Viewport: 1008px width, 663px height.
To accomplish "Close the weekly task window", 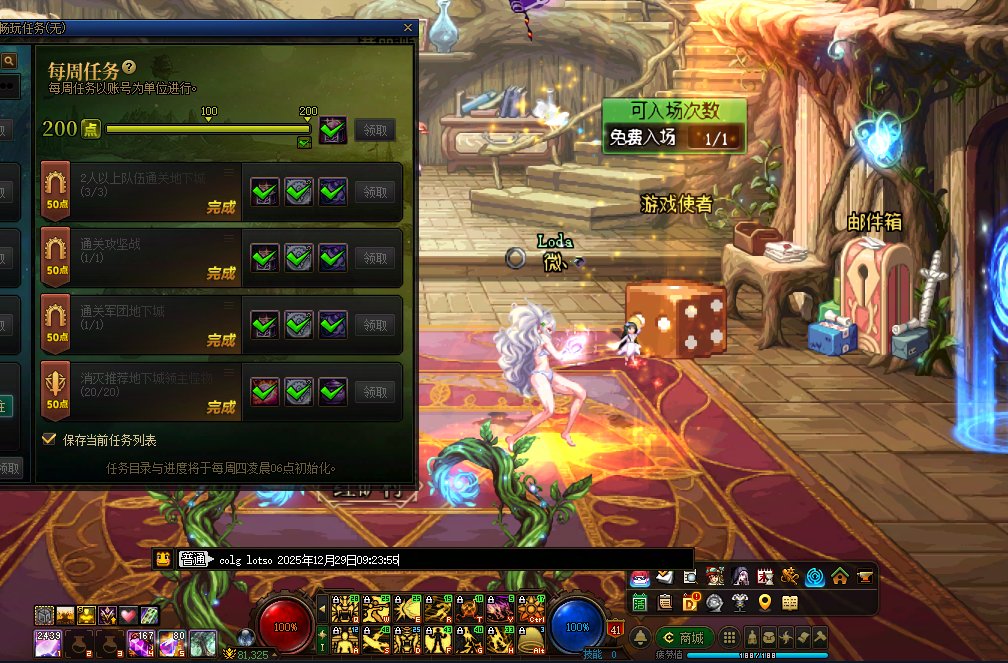I will click(x=407, y=28).
